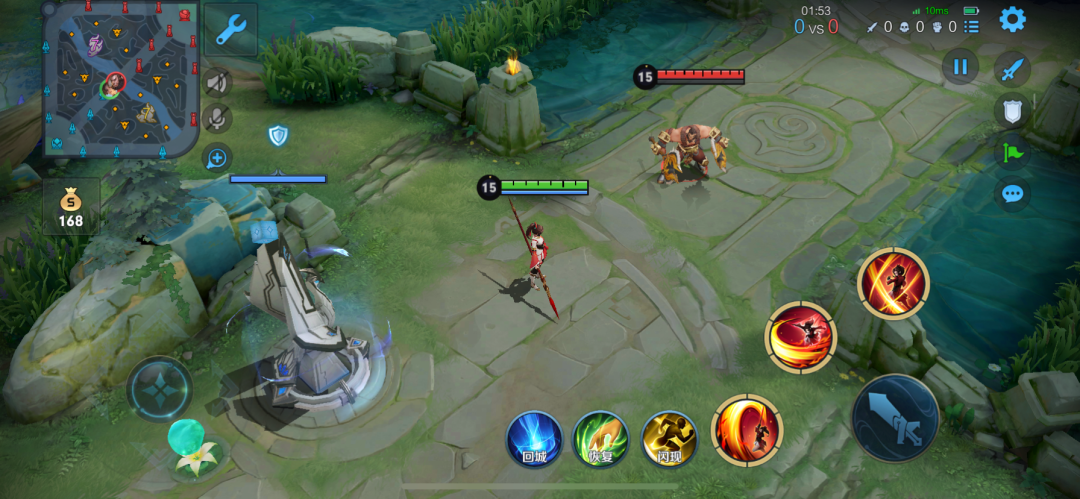Use the 恢复 restore spell
This screenshot has width=1080, height=499.
(600, 439)
